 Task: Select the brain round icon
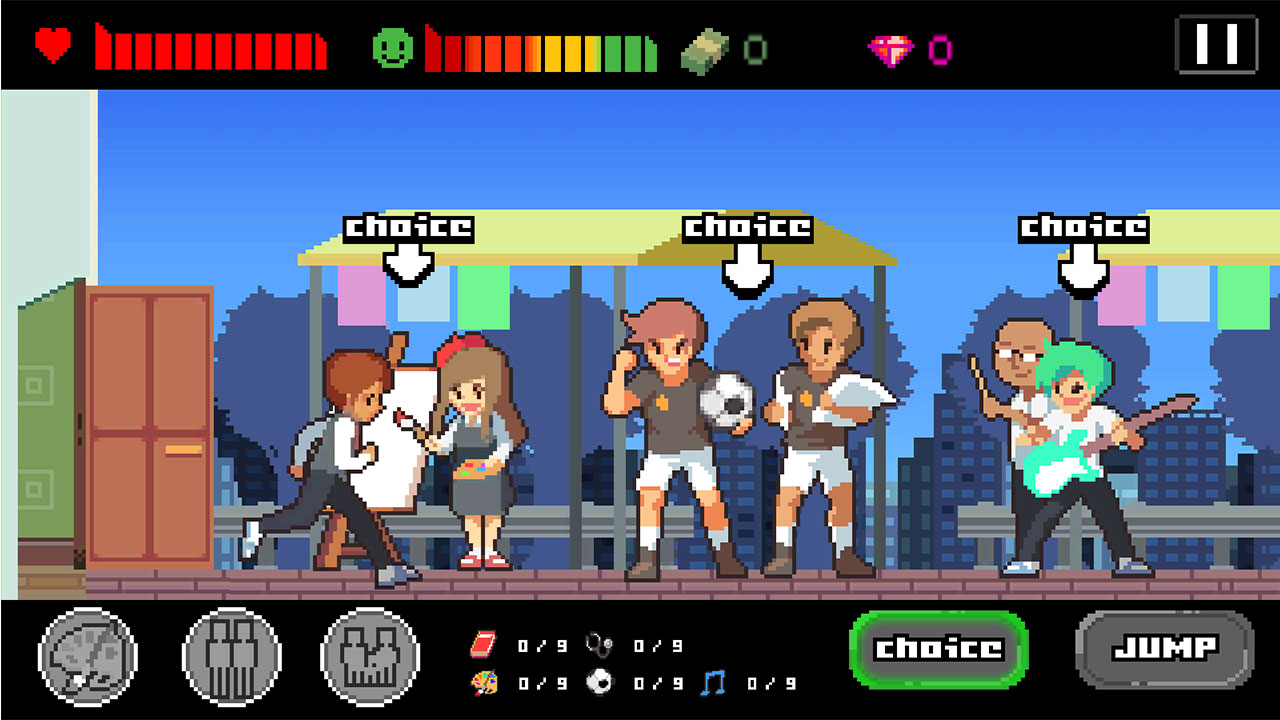pyautogui.click(x=88, y=656)
